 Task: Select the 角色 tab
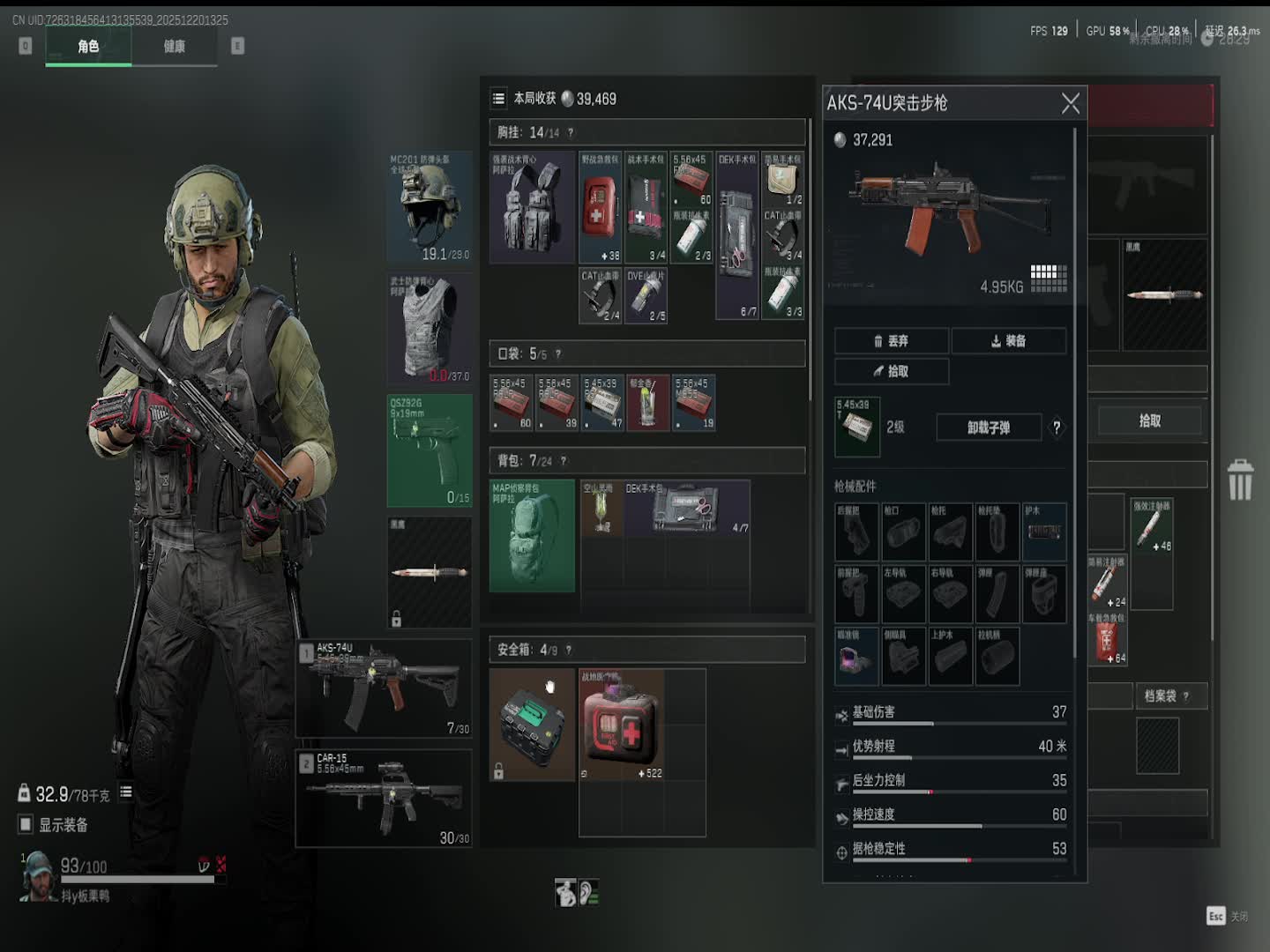coord(88,47)
